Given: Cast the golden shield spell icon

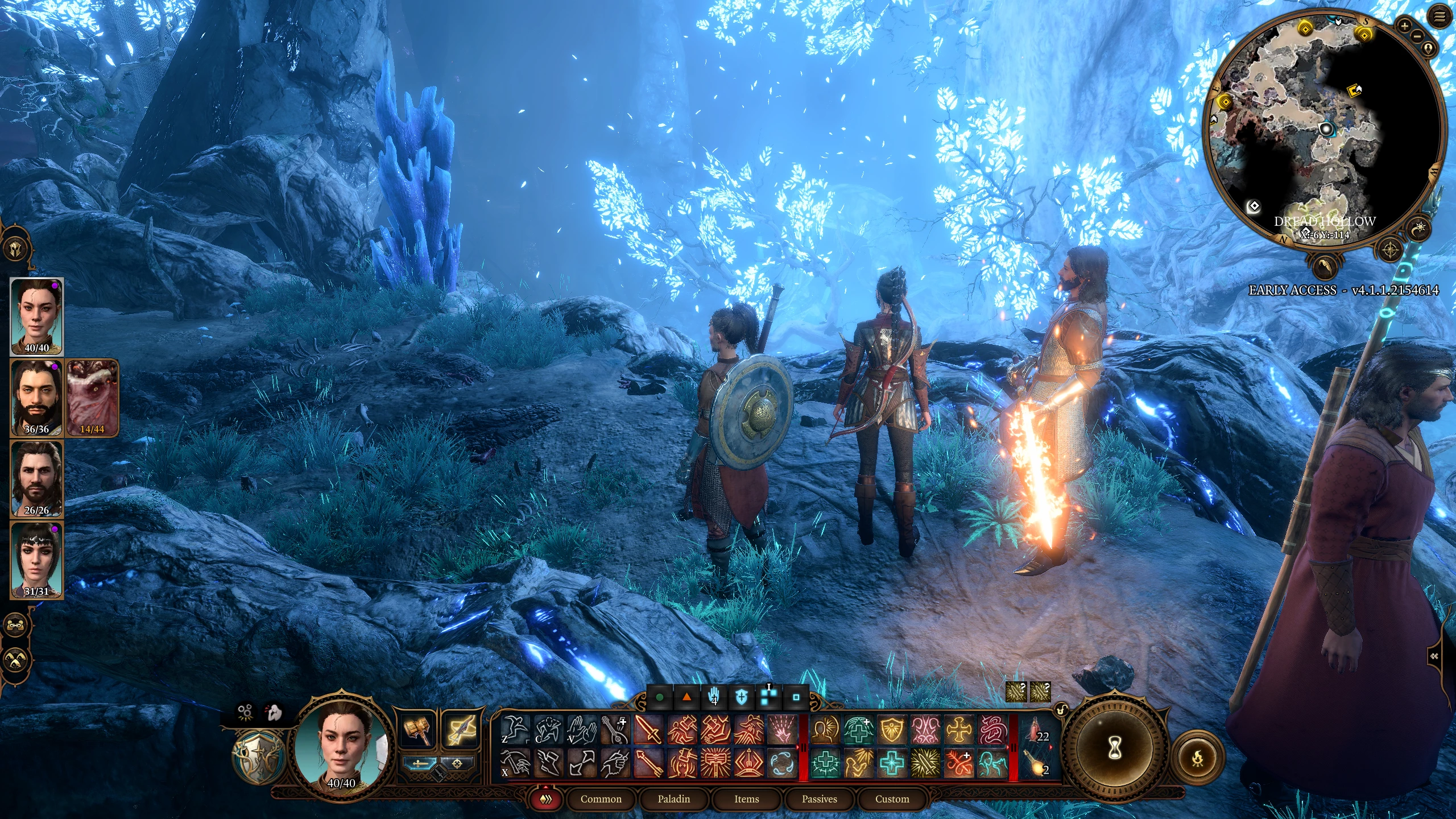Looking at the screenshot, I should click(892, 730).
